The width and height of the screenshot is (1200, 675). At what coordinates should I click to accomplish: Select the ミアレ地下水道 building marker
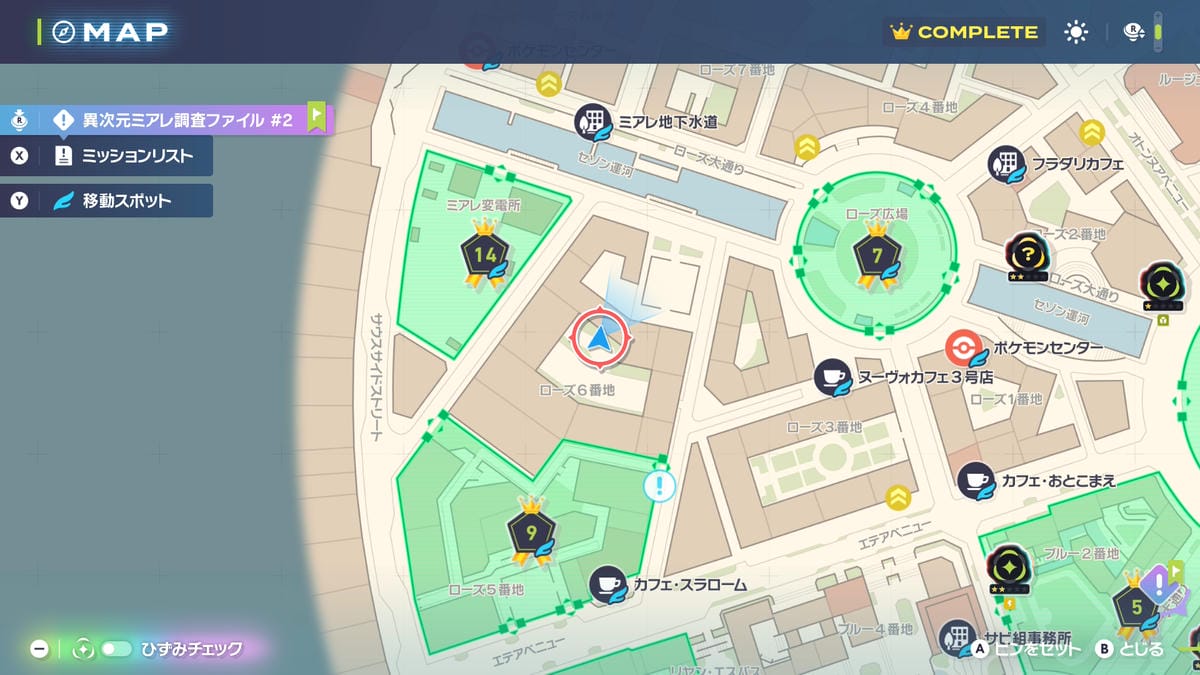click(x=593, y=122)
